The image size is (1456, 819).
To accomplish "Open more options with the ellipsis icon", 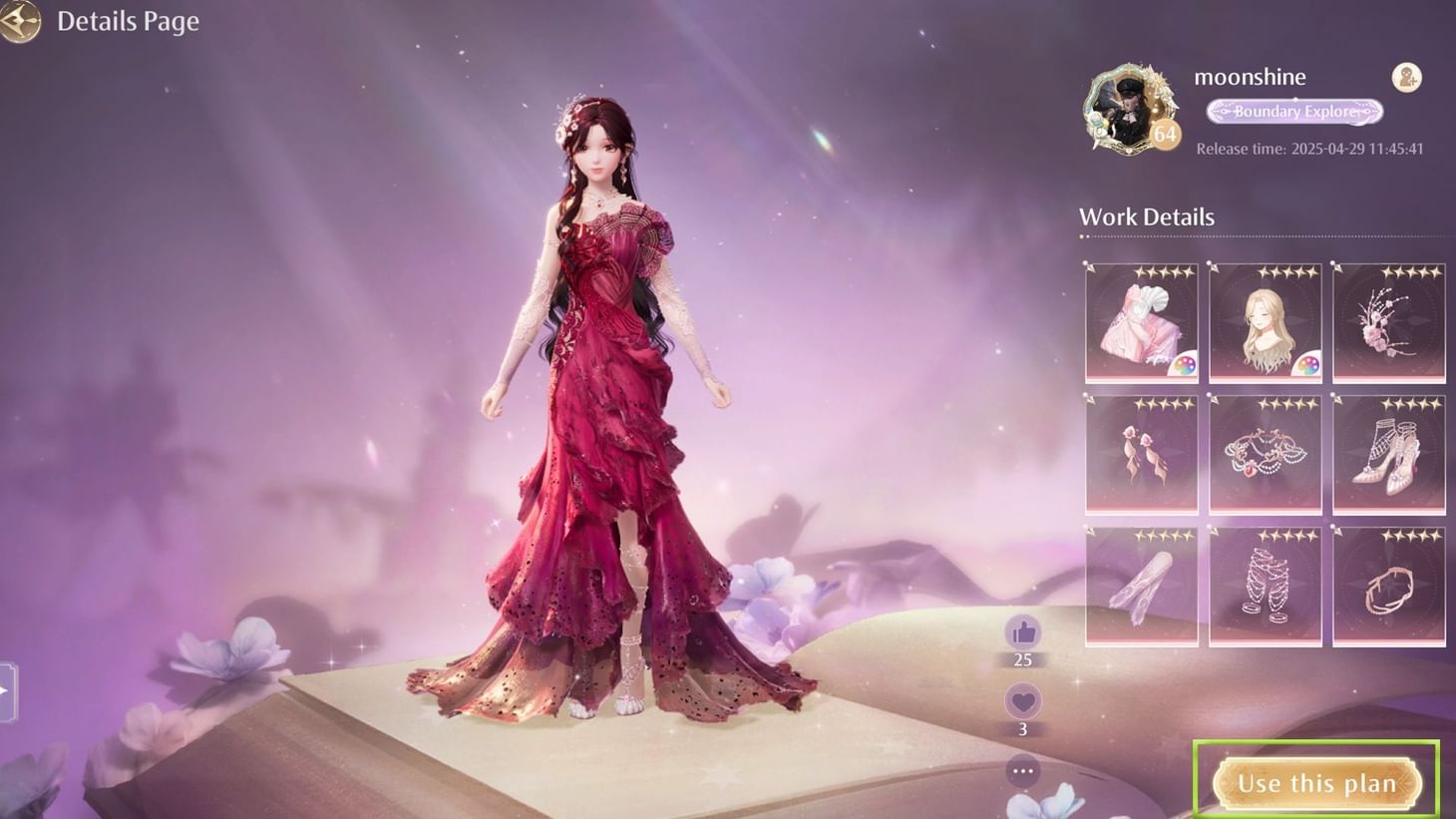I will point(1022,769).
